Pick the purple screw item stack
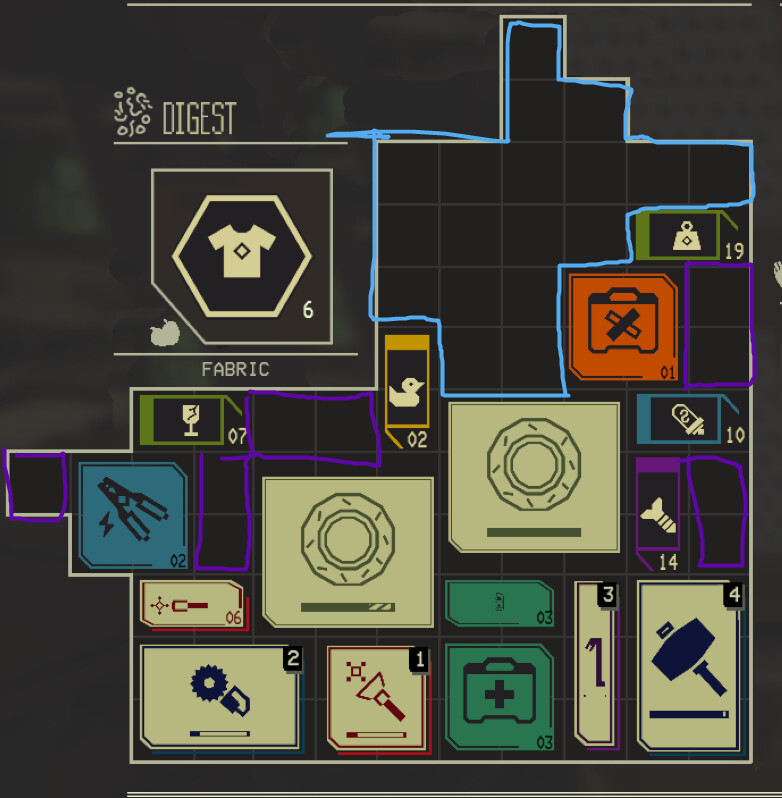The width and height of the screenshot is (782, 798). 658,510
